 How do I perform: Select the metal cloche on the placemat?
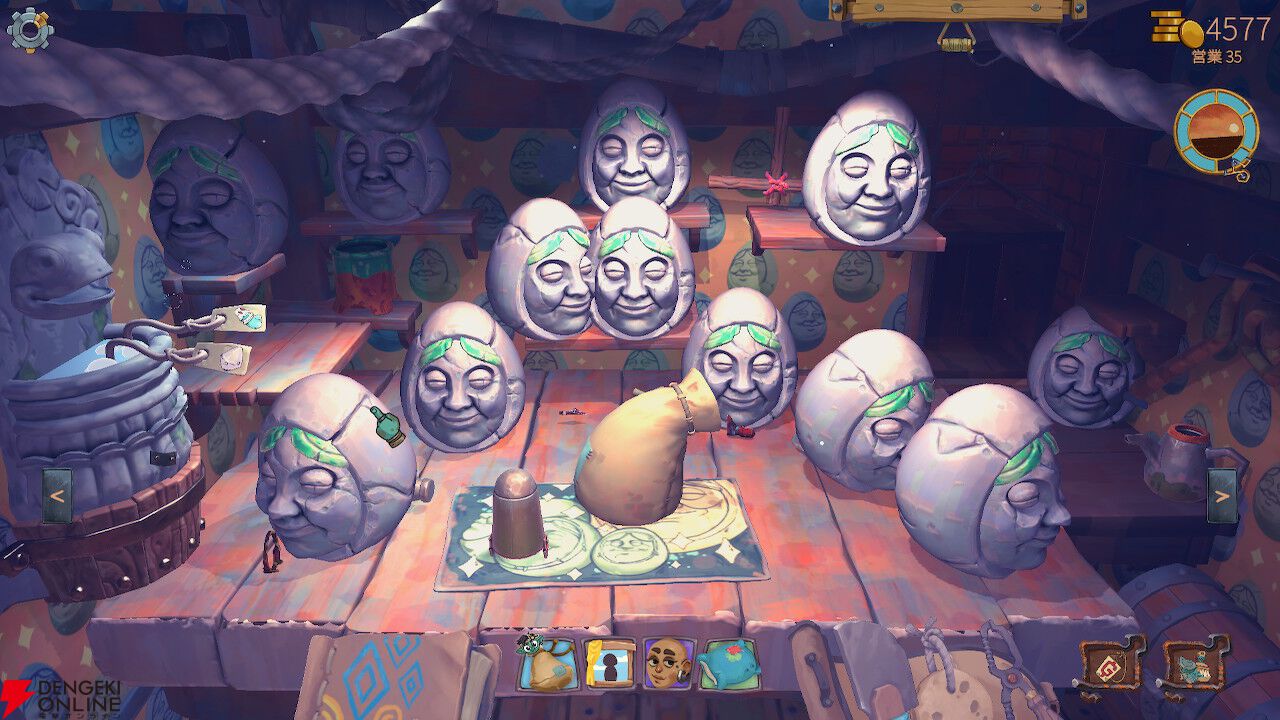tap(515, 515)
